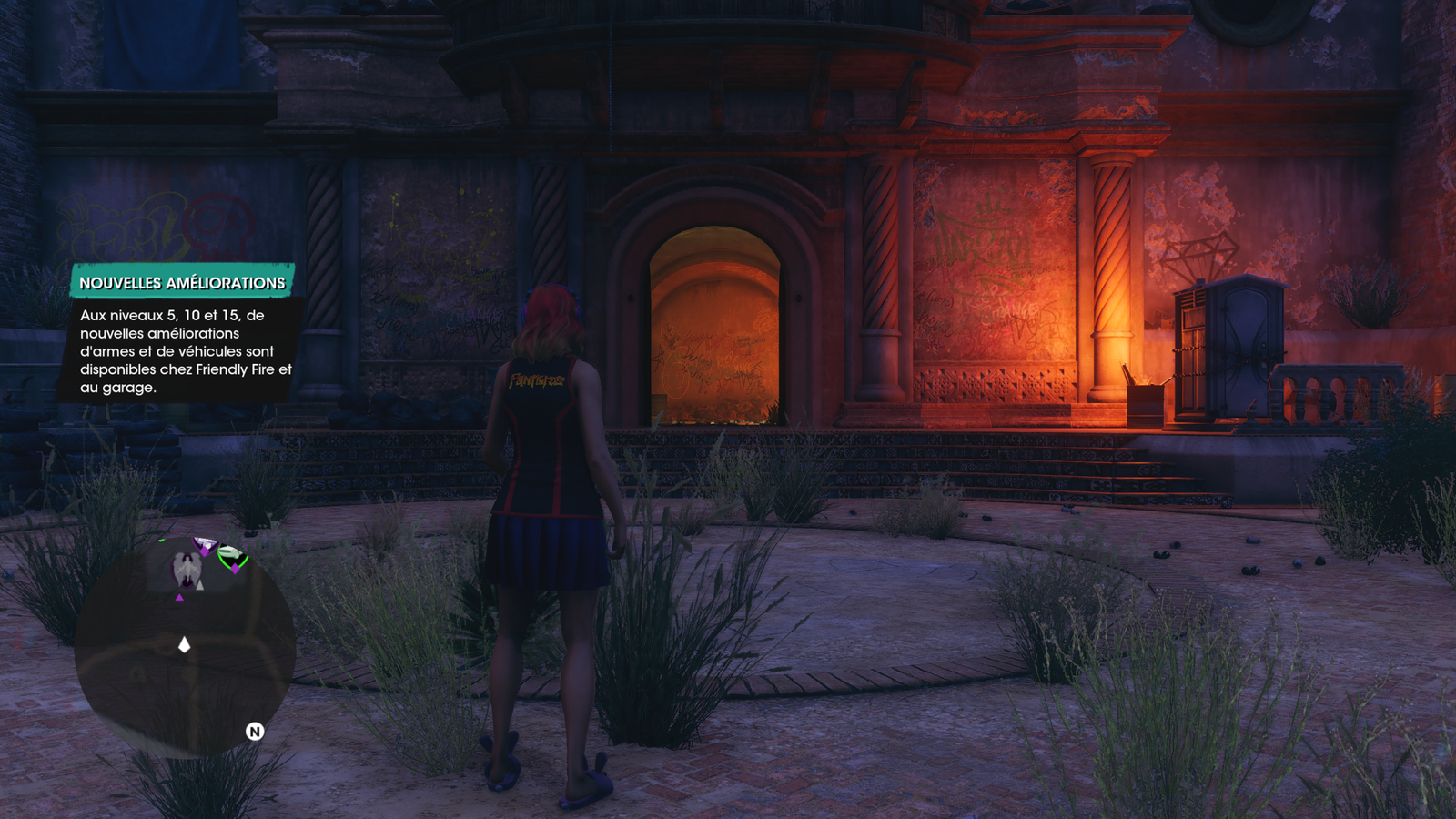Select the winged statue marker on minimap

[188, 570]
